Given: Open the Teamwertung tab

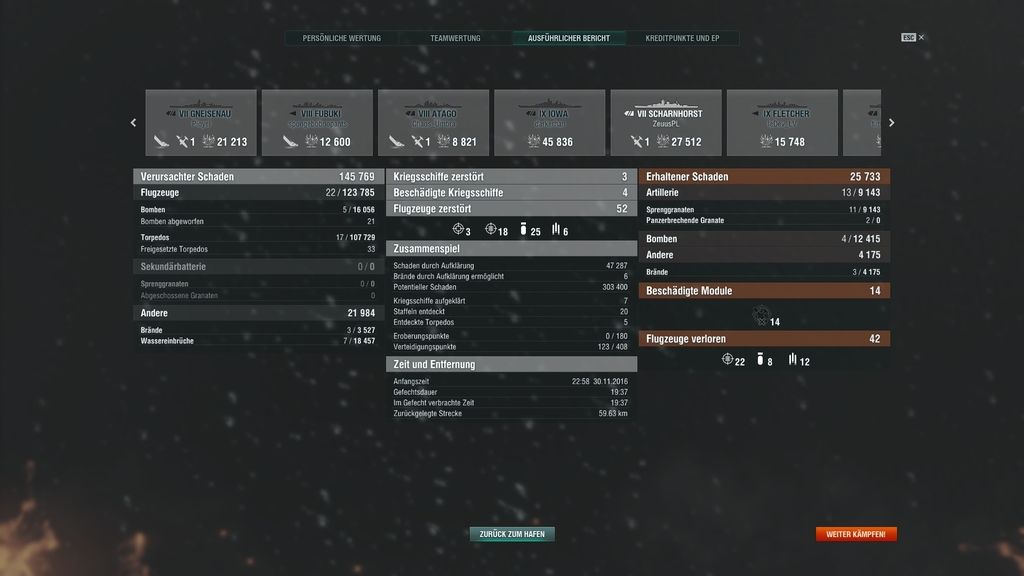Looking at the screenshot, I should [x=455, y=38].
